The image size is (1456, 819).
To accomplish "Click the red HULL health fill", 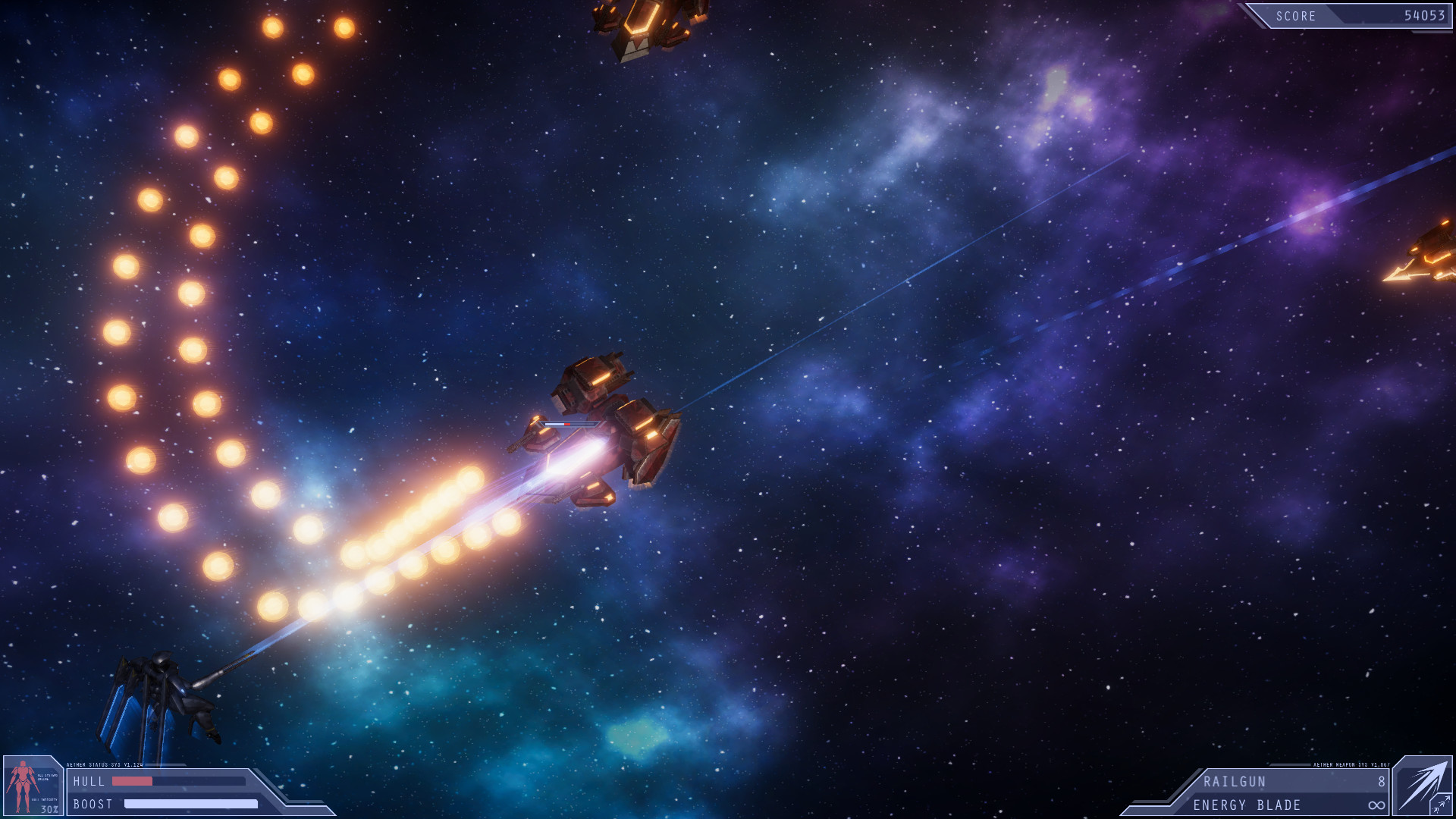I will coord(132,780).
